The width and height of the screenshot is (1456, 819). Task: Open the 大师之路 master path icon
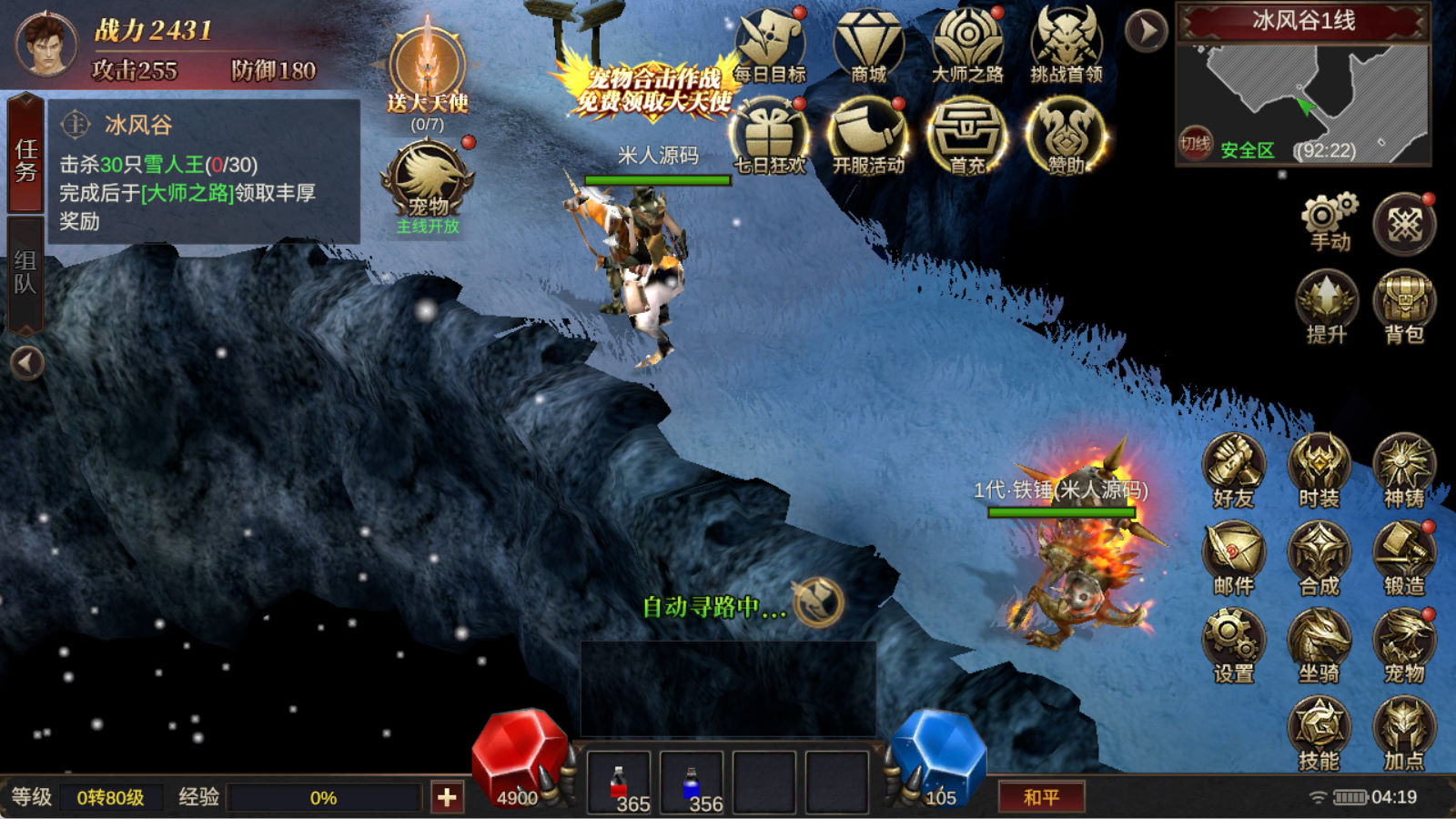click(x=967, y=47)
